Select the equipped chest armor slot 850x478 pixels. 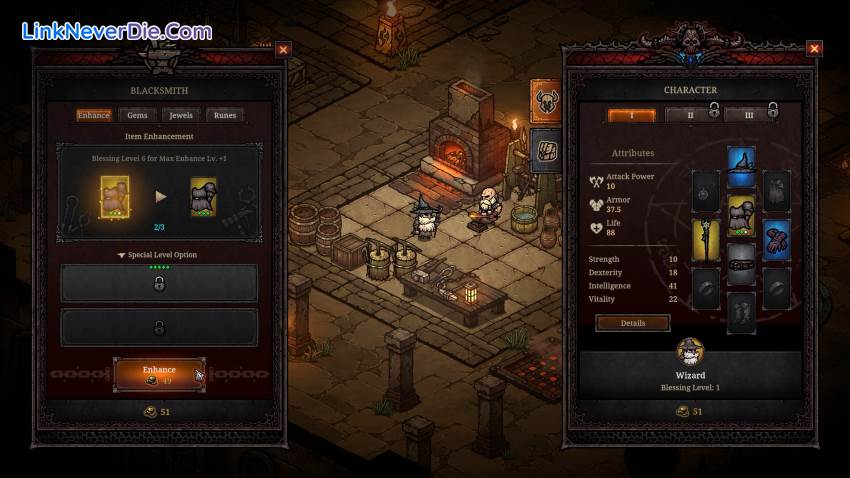point(741,214)
